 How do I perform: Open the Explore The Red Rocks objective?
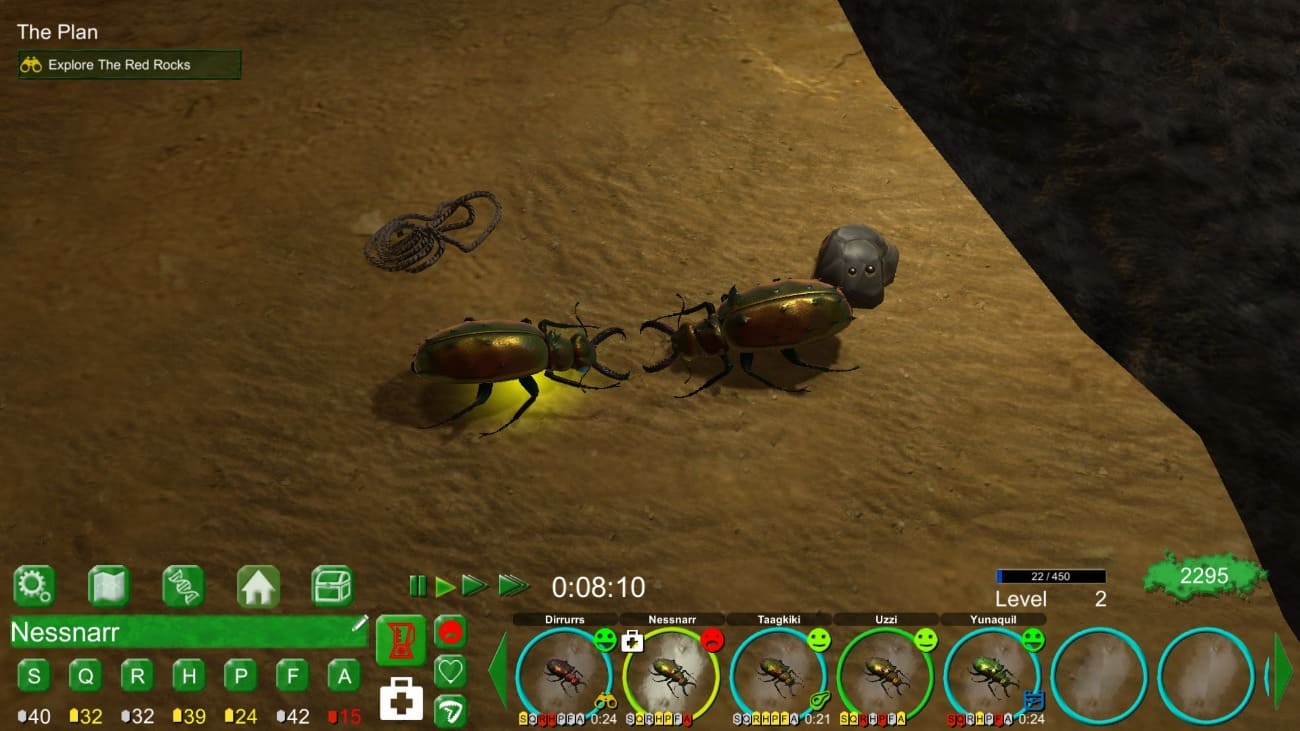coord(130,65)
